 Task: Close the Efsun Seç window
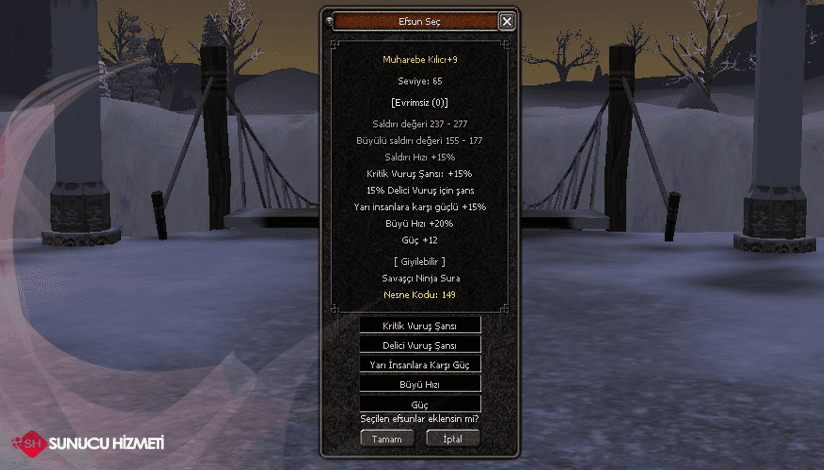point(507,21)
